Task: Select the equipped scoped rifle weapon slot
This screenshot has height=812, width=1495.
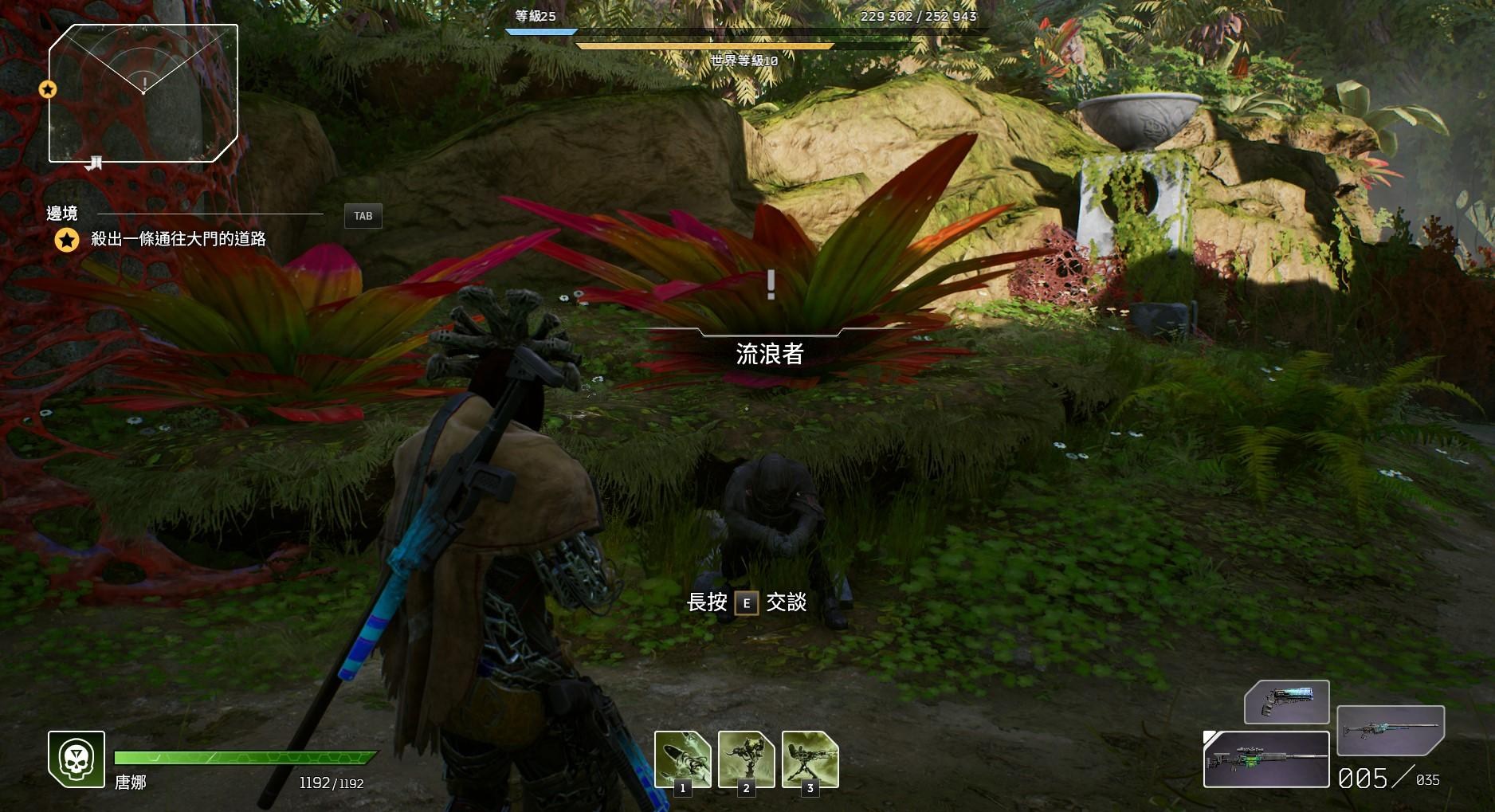Action: [1265, 759]
